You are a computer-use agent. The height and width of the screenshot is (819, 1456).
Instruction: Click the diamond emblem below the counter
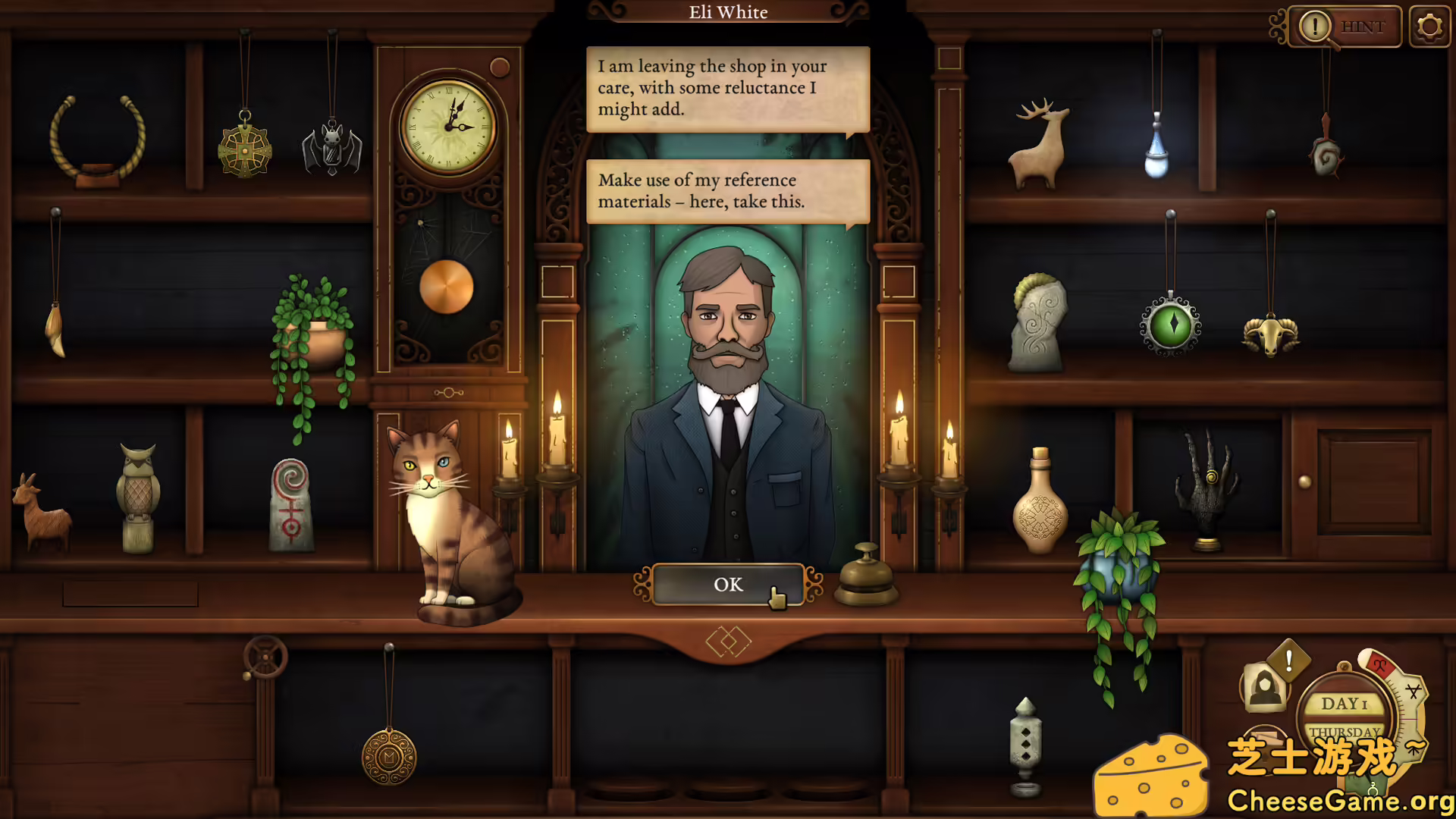point(730,641)
